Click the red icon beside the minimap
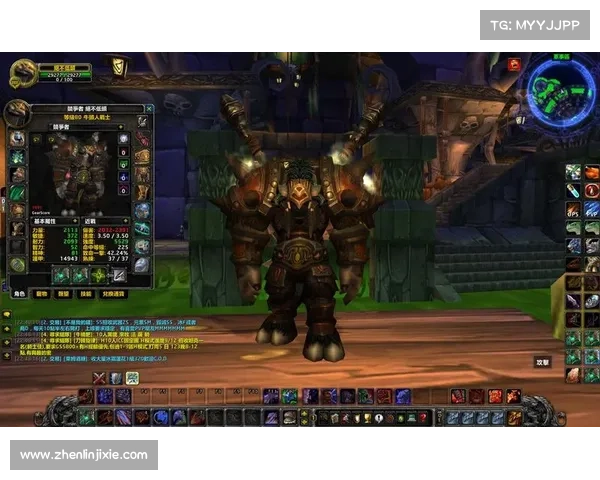600x480 pixels. pos(514,64)
